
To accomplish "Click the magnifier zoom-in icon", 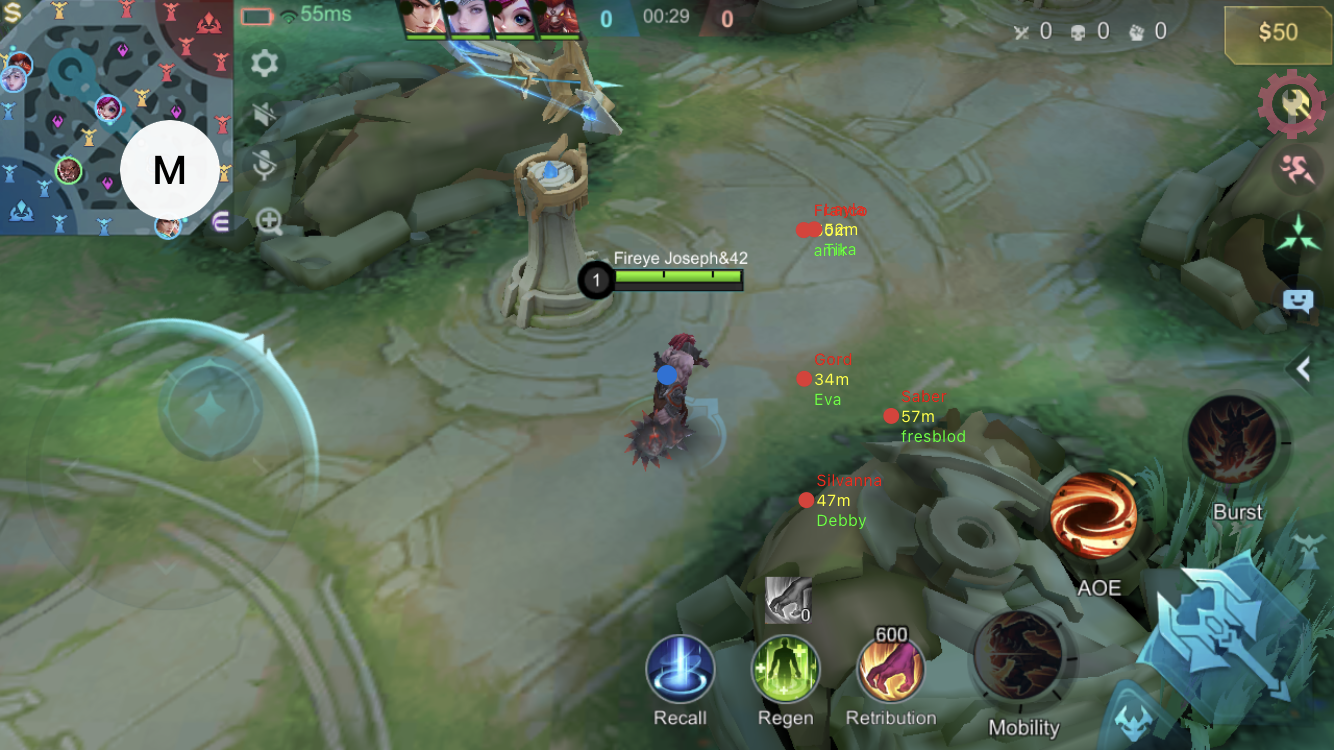I will tap(269, 221).
